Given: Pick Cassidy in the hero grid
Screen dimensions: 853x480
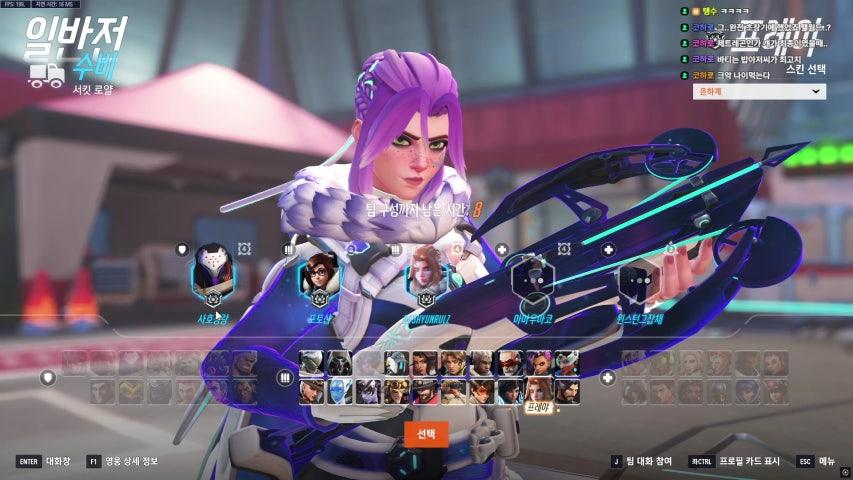Looking at the screenshot, I should click(x=424, y=389).
